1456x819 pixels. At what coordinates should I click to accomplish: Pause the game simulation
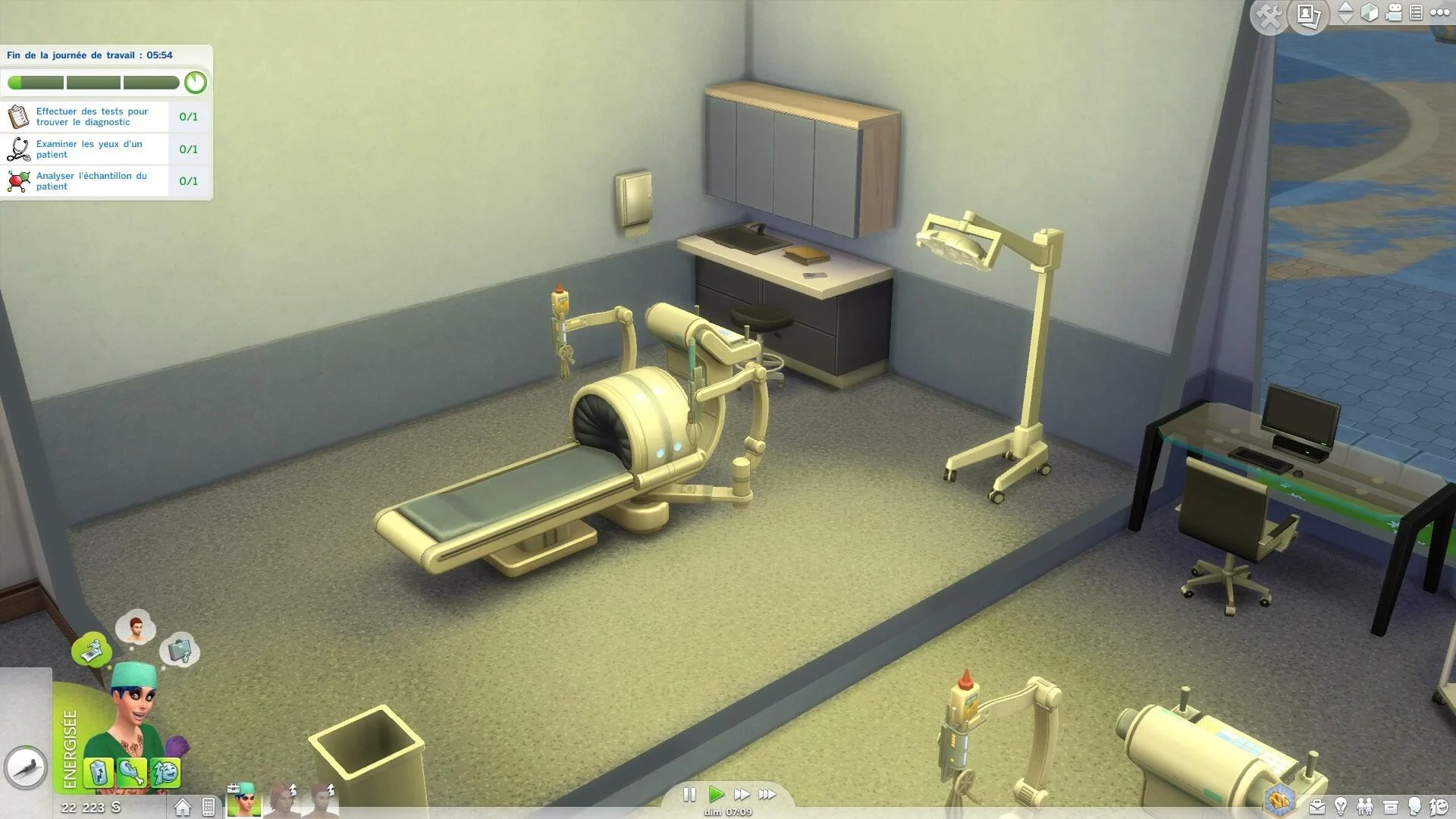coord(690,795)
